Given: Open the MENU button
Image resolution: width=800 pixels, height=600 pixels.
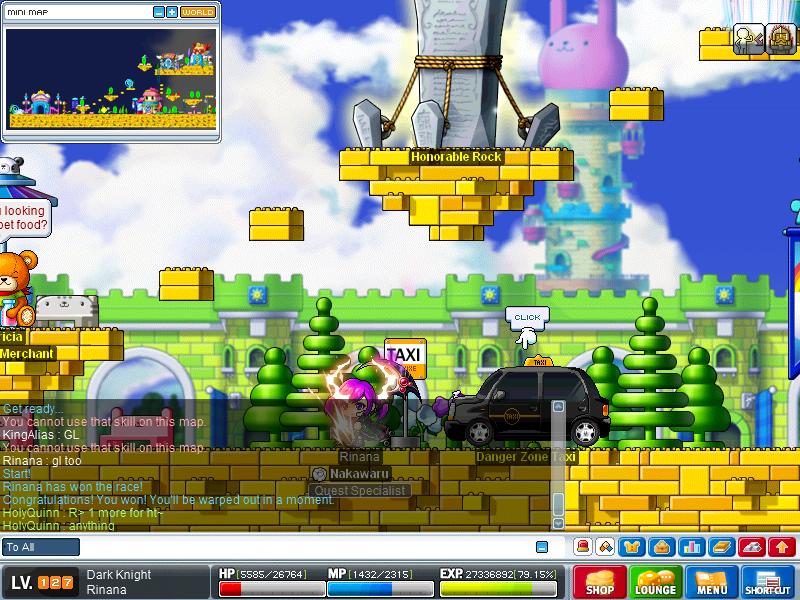Looking at the screenshot, I should tap(712, 583).
